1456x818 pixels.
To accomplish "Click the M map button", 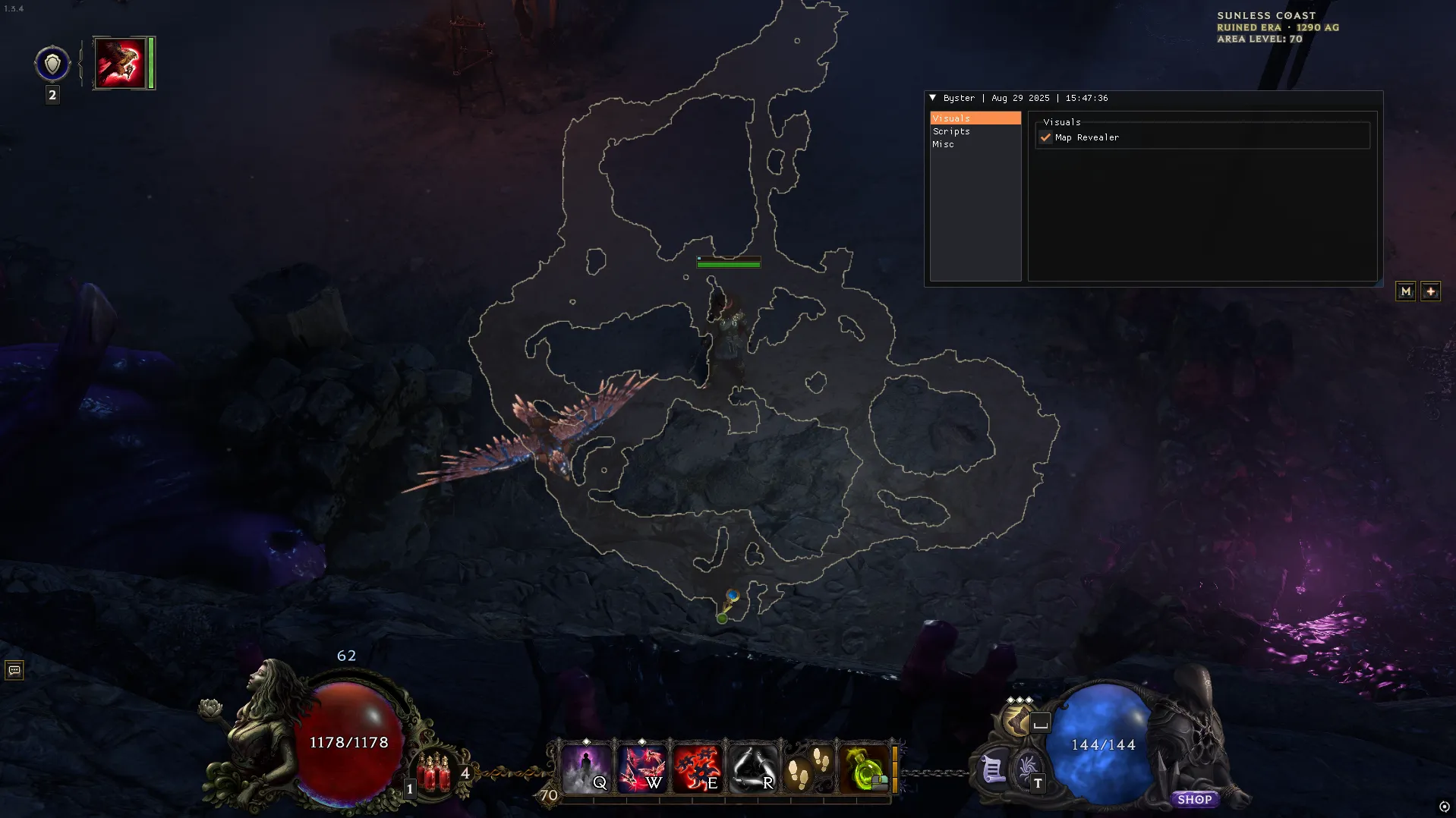I will tap(1405, 291).
